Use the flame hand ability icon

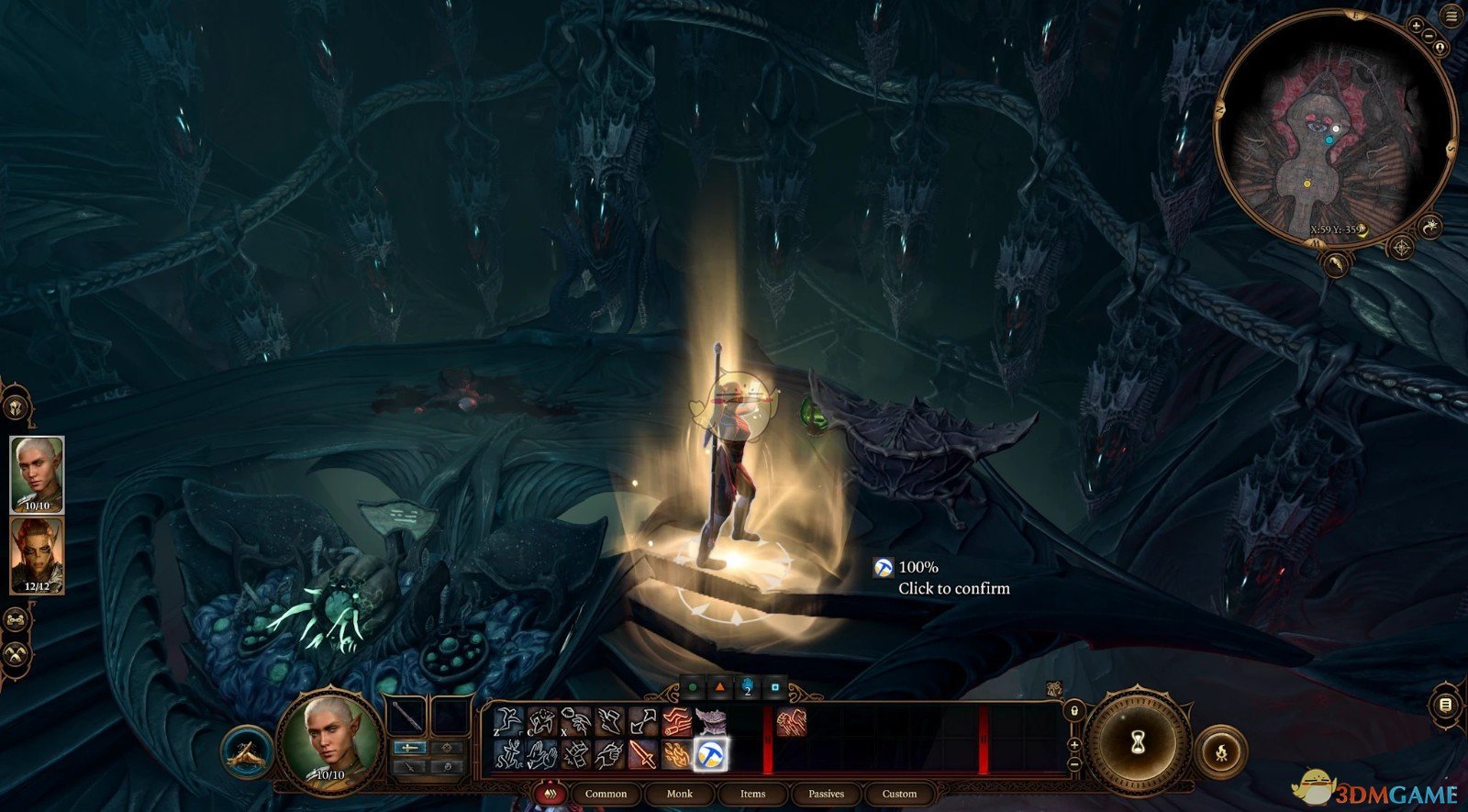pos(676,754)
